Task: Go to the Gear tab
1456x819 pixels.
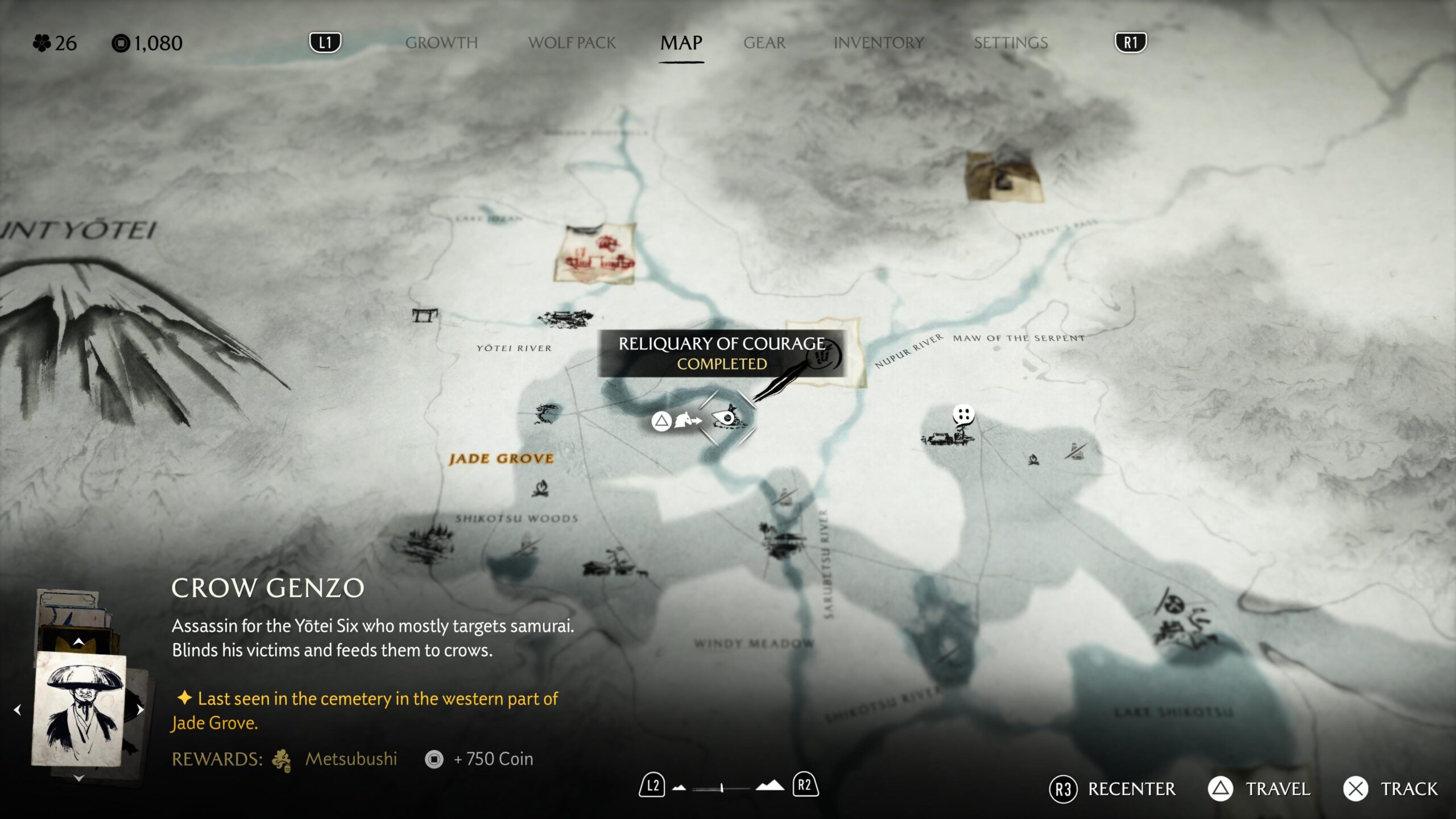Action: (764, 43)
